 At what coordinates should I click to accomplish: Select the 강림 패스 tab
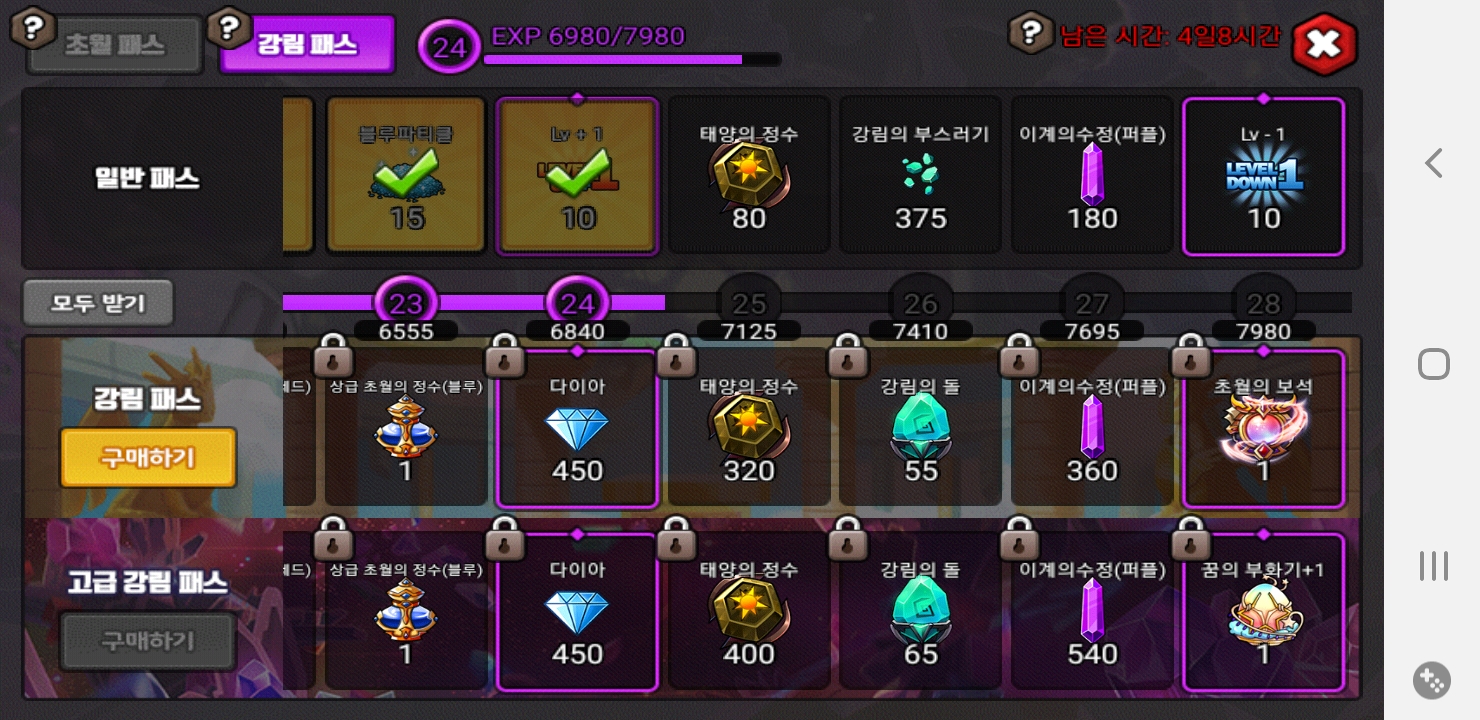(307, 45)
